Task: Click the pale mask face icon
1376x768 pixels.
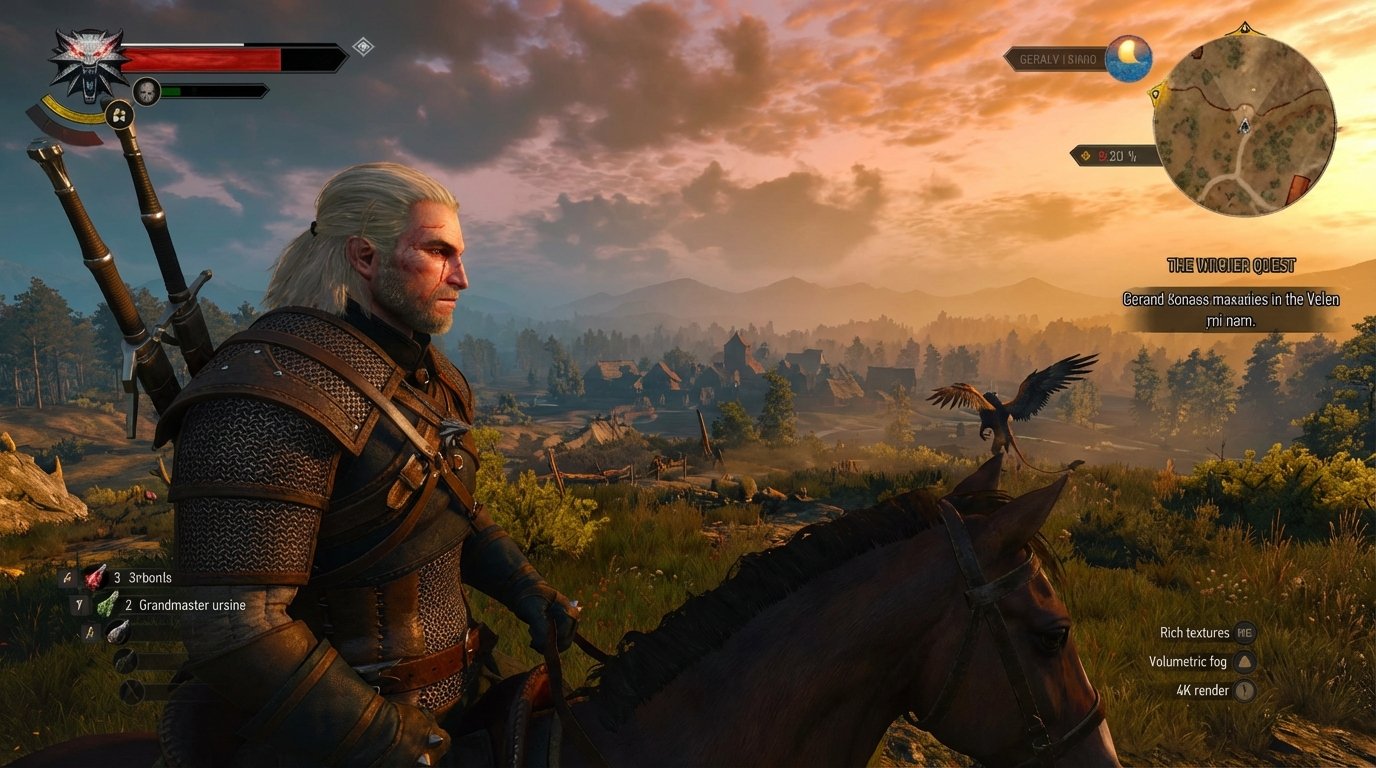Action: [147, 91]
